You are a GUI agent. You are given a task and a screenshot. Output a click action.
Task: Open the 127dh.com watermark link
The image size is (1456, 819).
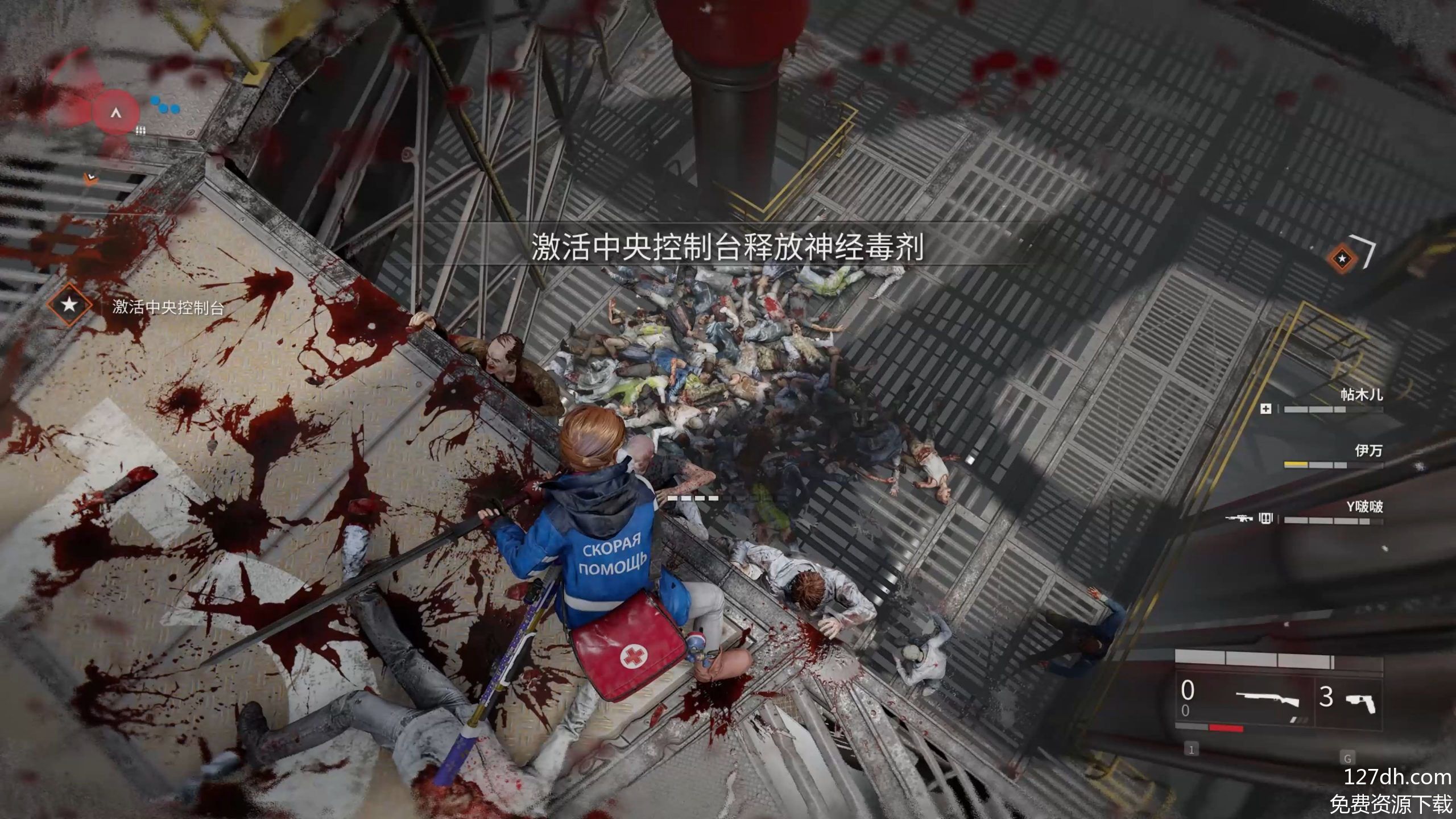pyautogui.click(x=1396, y=777)
